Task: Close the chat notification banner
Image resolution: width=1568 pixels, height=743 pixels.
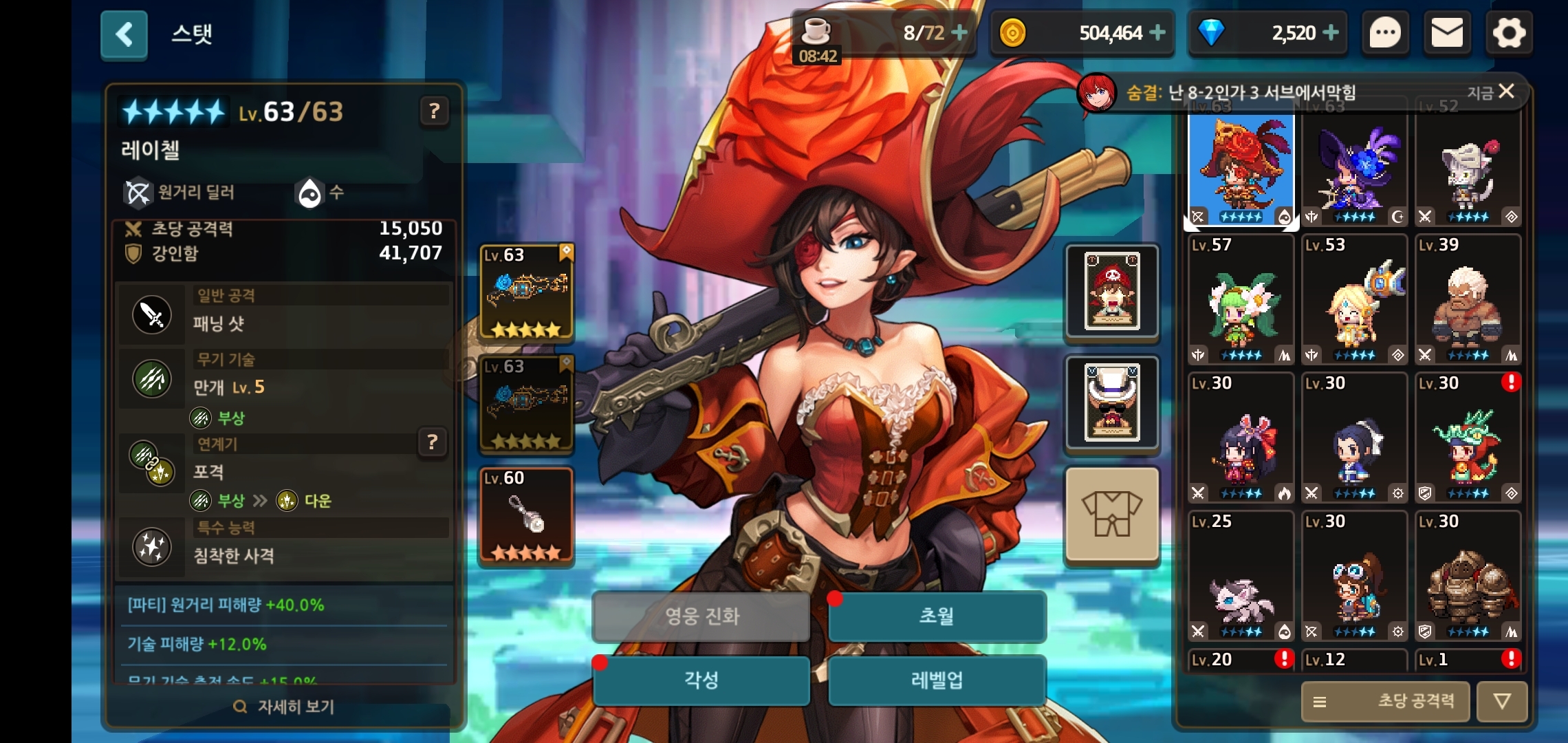Action: 1506,91
